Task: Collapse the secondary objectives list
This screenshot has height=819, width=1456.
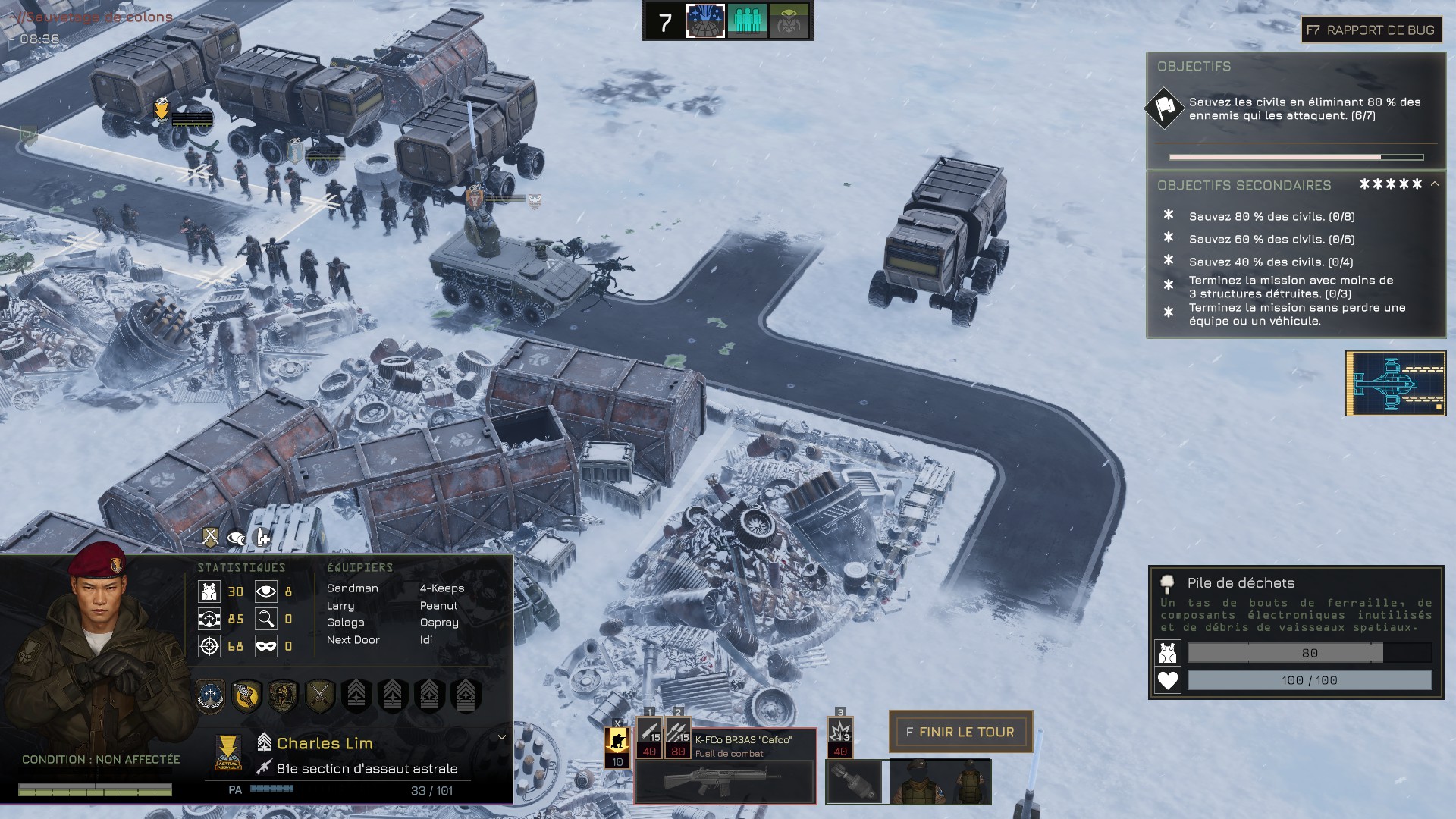Action: 1435,184
